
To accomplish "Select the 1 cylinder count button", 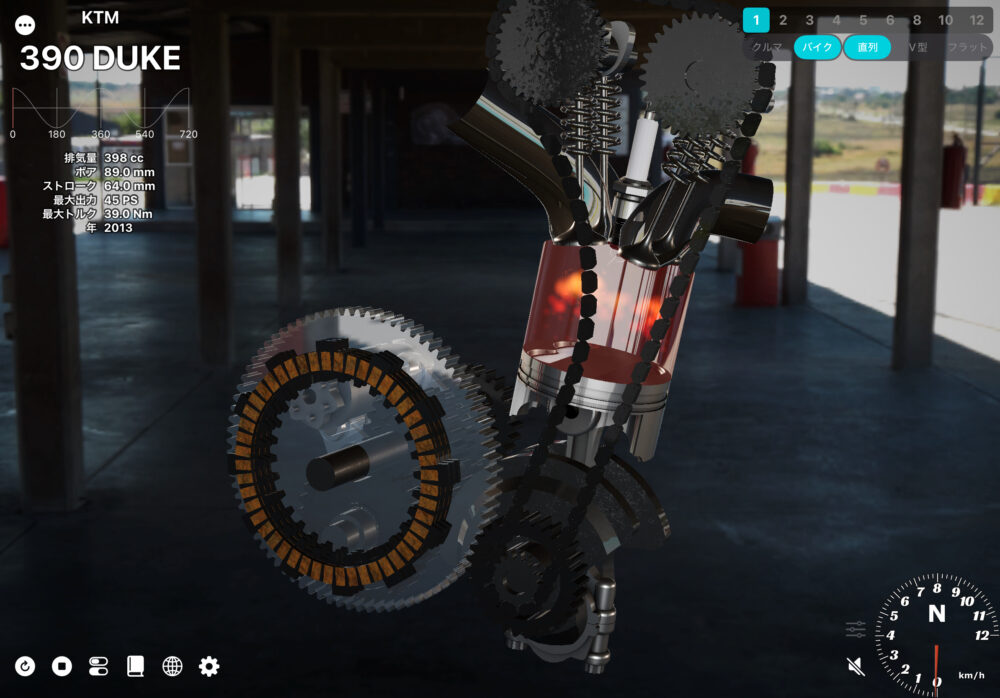I will point(756,19).
